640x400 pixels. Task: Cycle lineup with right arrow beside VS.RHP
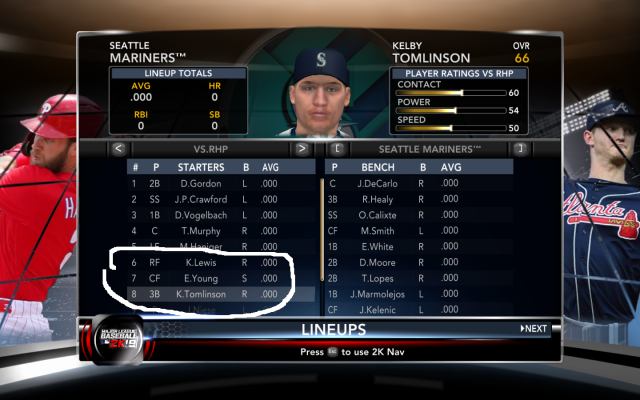tap(301, 149)
